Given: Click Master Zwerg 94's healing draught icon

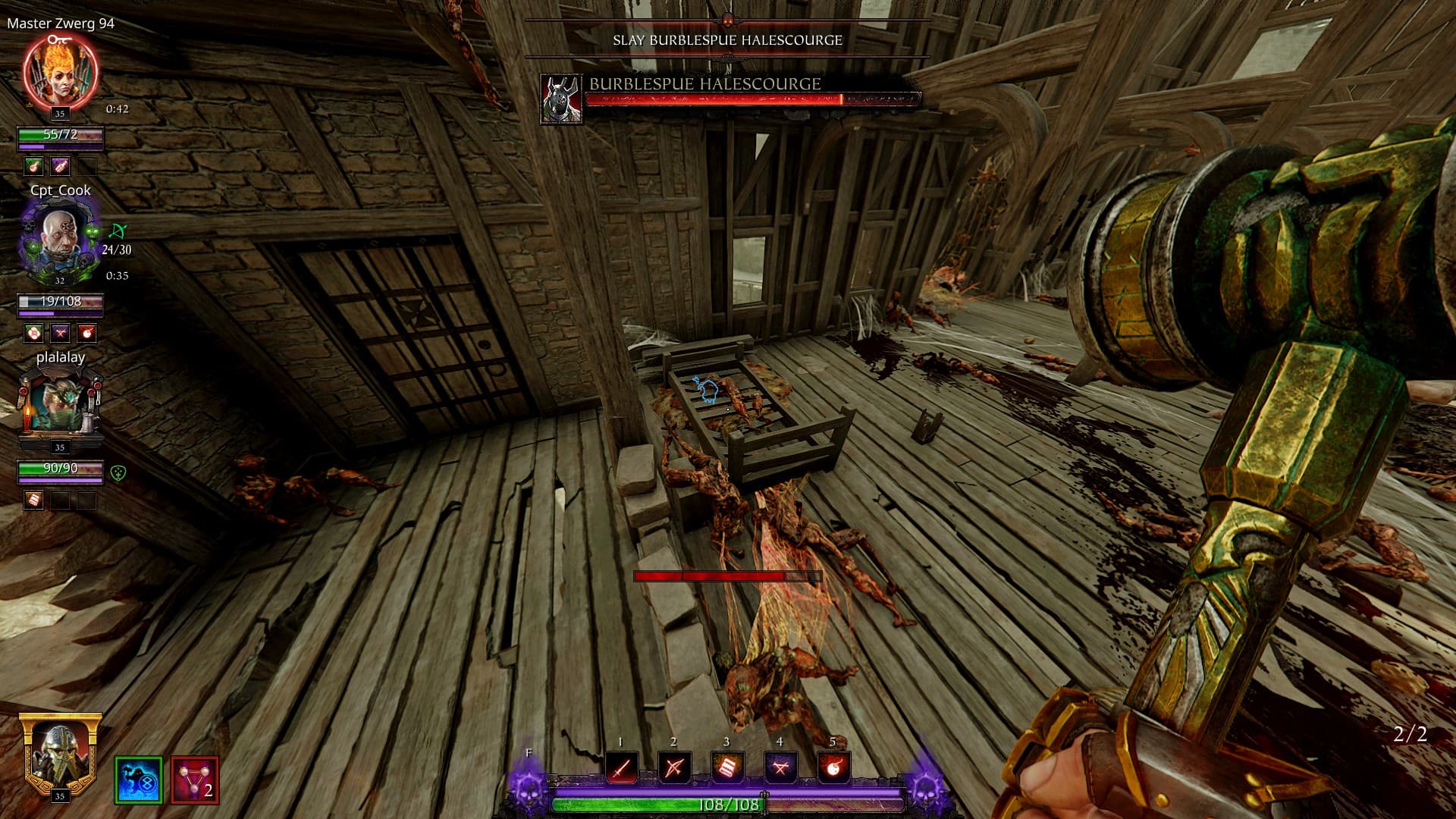Looking at the screenshot, I should point(33,166).
